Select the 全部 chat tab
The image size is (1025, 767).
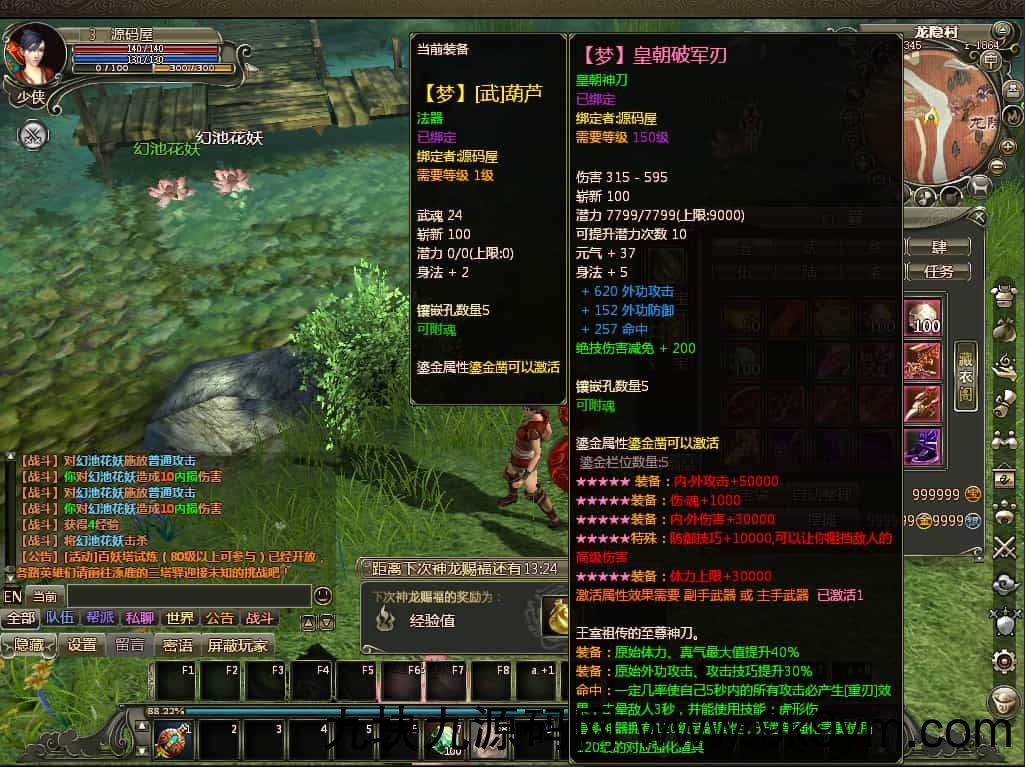20,619
